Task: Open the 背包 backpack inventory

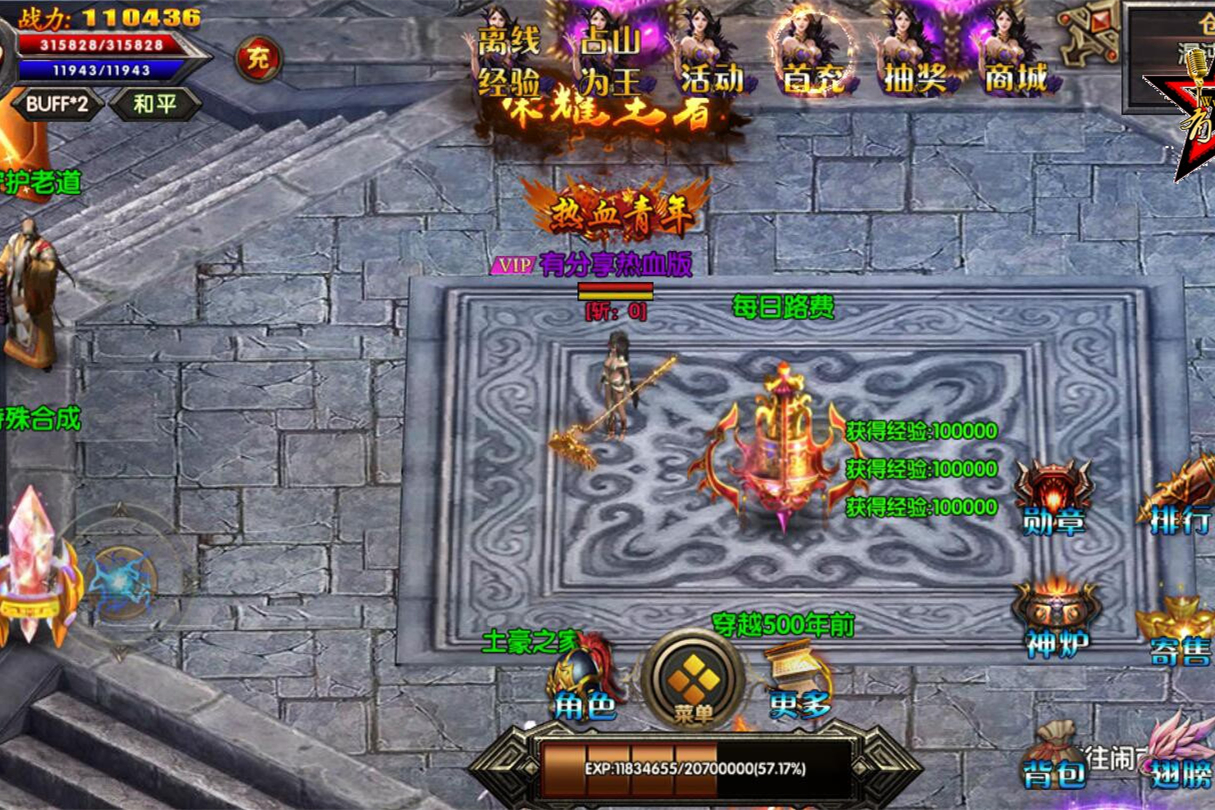Action: pos(1054,755)
